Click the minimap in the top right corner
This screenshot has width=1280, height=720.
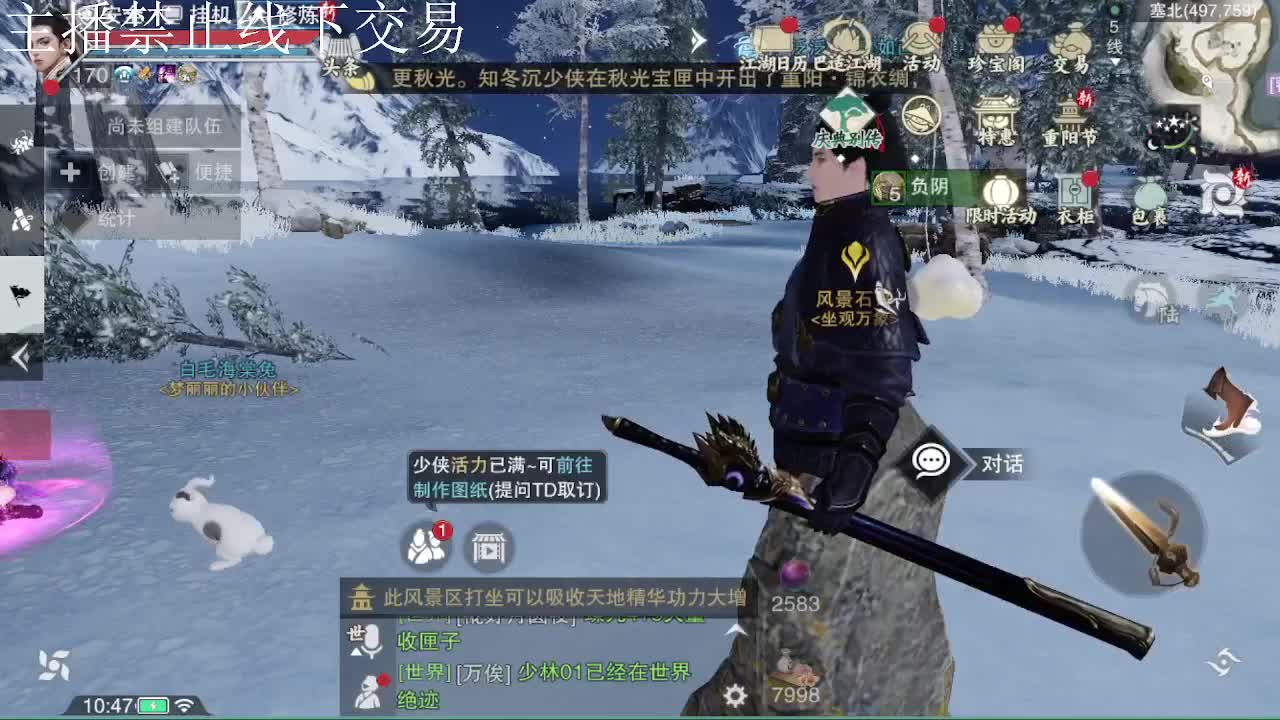click(x=1210, y=60)
